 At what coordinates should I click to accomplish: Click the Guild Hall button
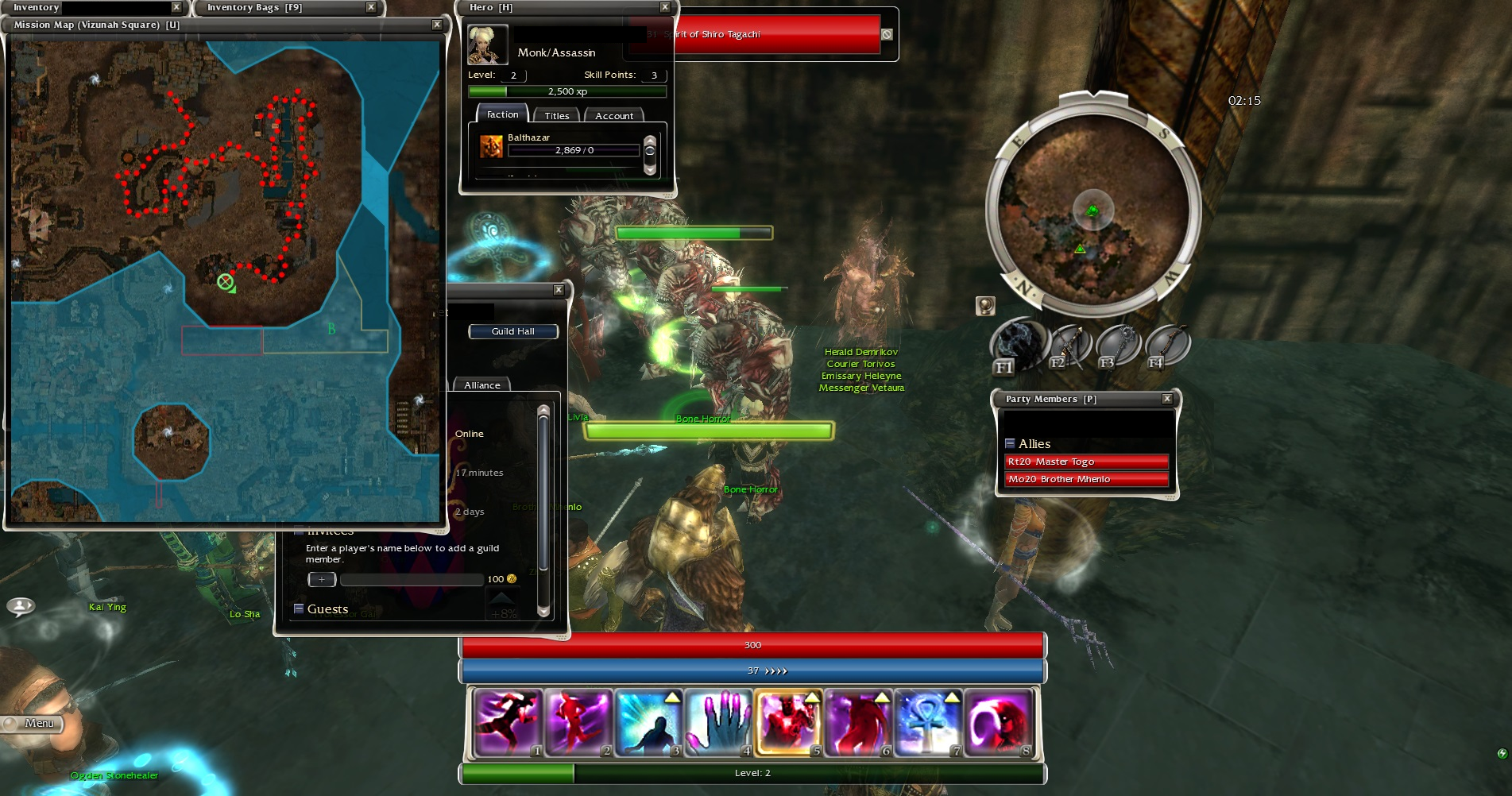click(512, 331)
